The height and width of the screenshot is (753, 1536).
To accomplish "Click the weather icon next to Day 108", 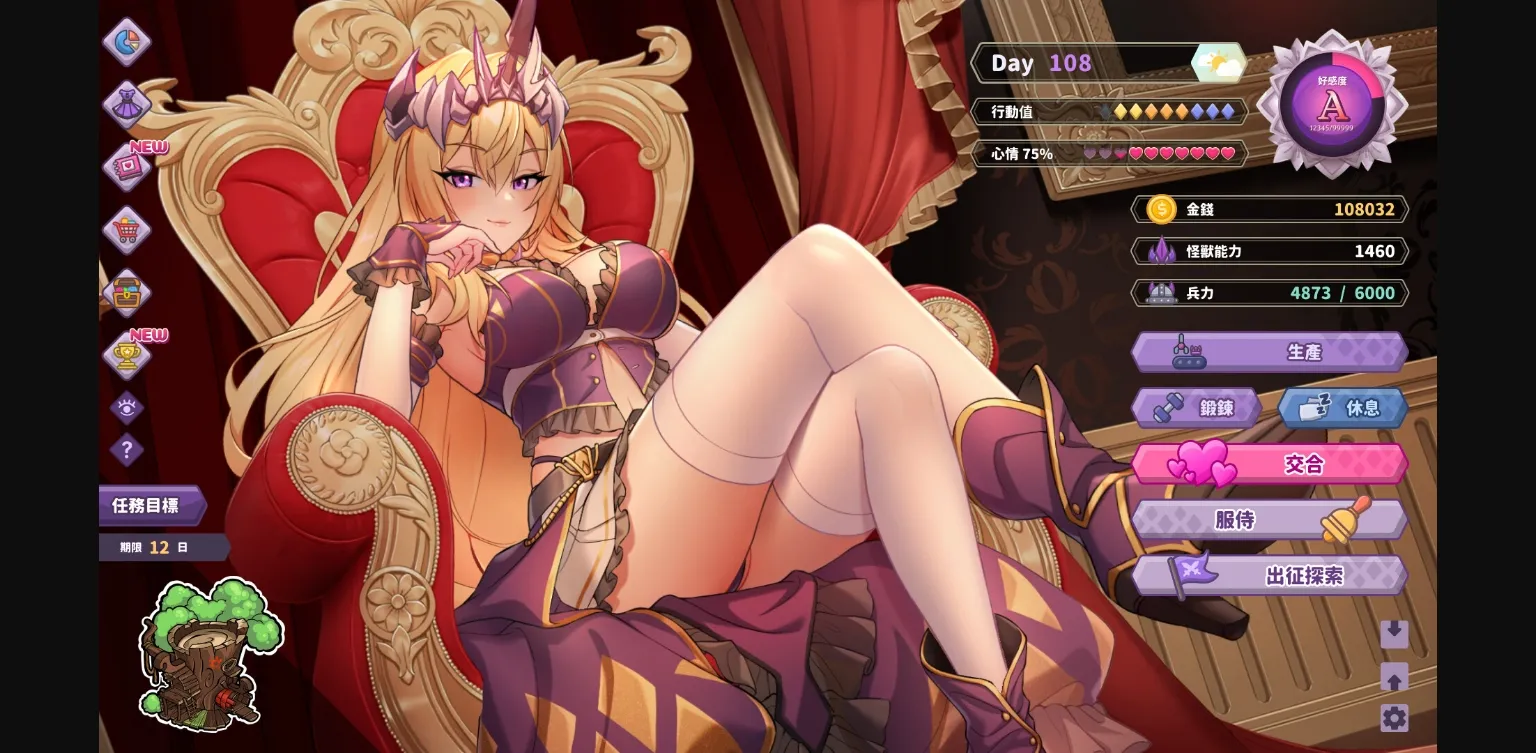I will coord(1220,62).
